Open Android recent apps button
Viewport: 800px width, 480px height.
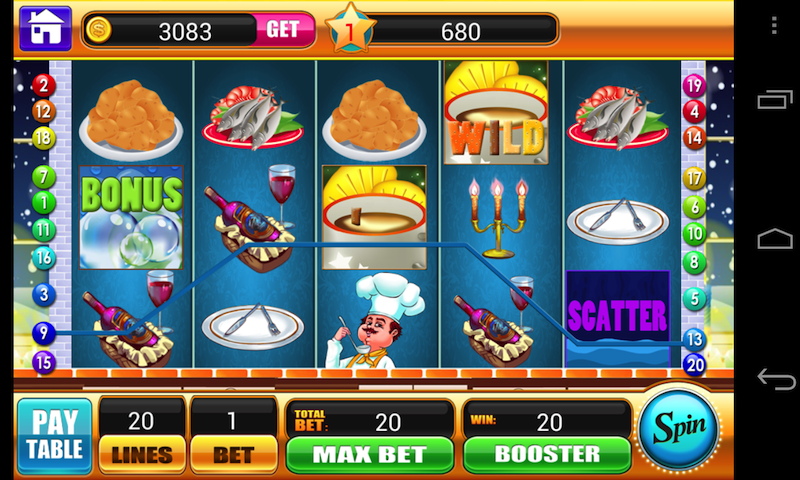(775, 100)
